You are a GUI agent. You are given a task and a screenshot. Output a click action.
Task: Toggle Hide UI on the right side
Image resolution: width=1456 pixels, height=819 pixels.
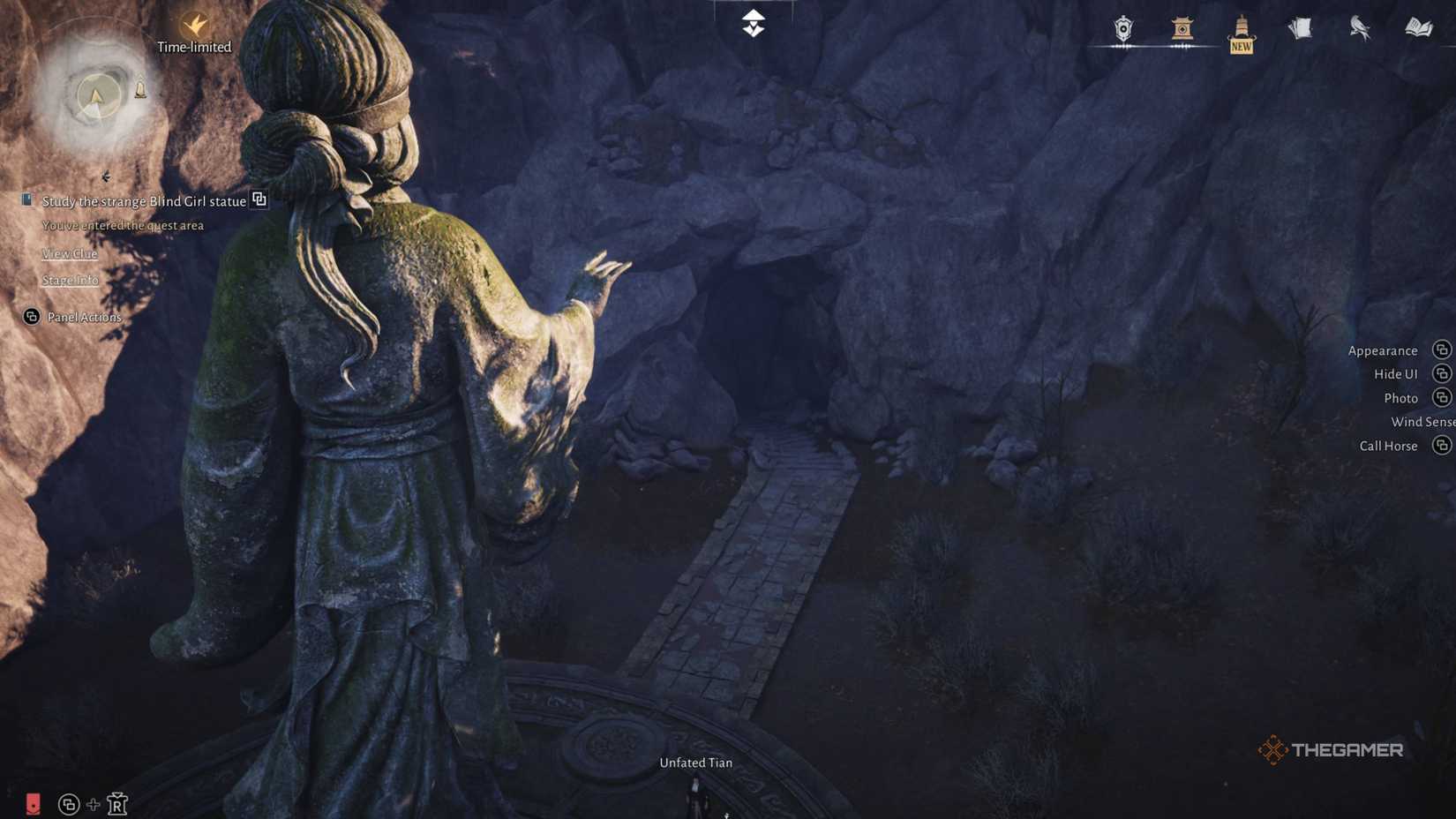pyautogui.click(x=1396, y=373)
